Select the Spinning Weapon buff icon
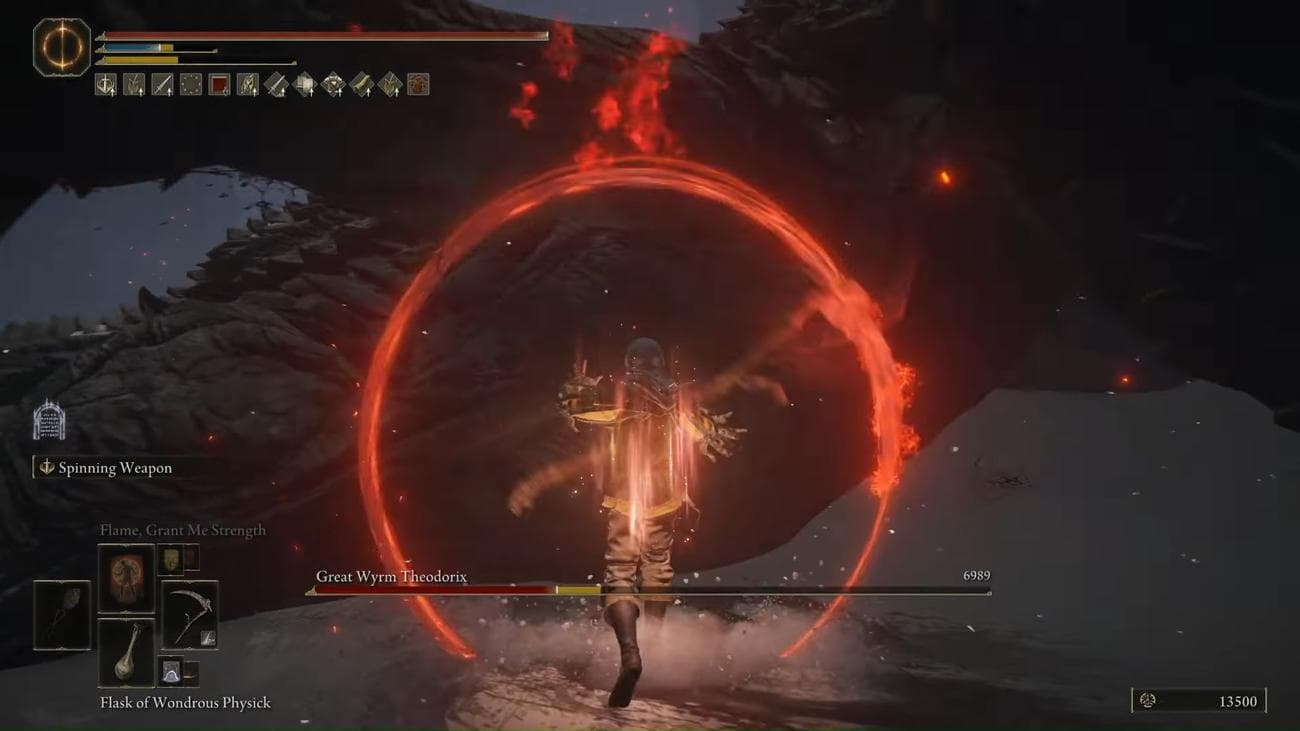Image resolution: width=1300 pixels, height=731 pixels. 105,85
